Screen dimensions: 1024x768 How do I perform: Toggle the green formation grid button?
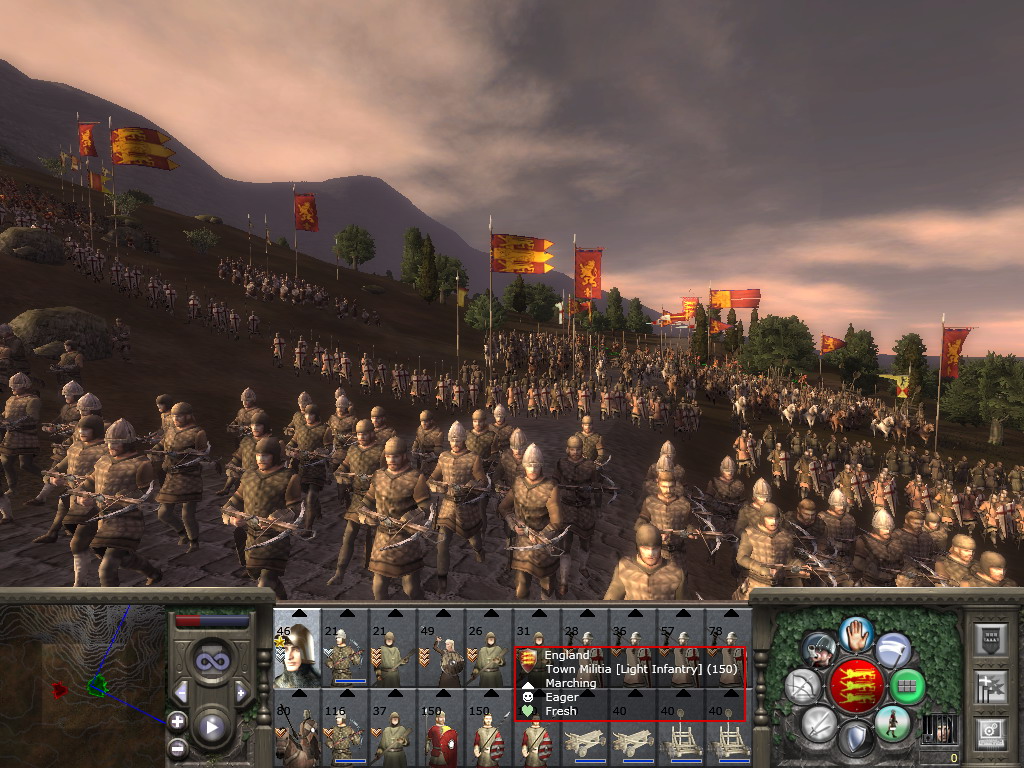[x=907, y=686]
